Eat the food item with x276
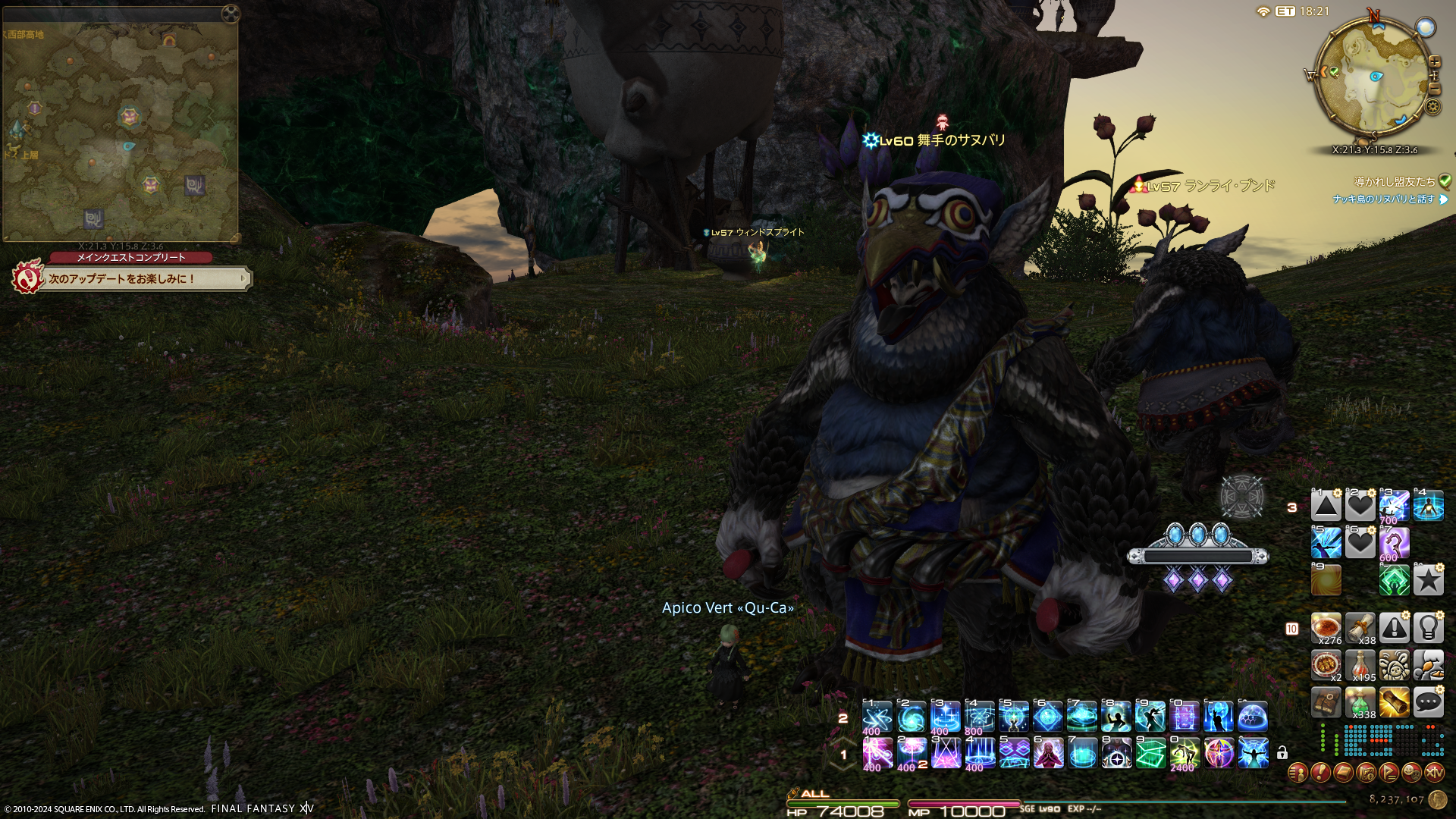This screenshot has width=1456, height=819. (1326, 628)
